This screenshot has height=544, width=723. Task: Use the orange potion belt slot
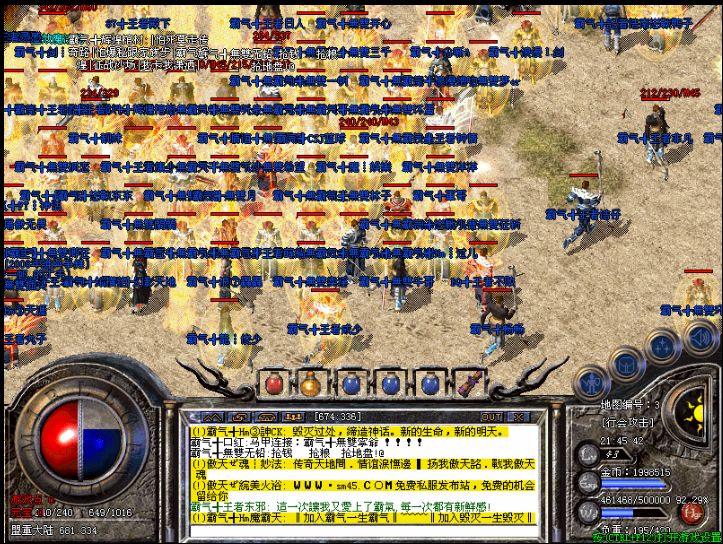tap(310, 383)
